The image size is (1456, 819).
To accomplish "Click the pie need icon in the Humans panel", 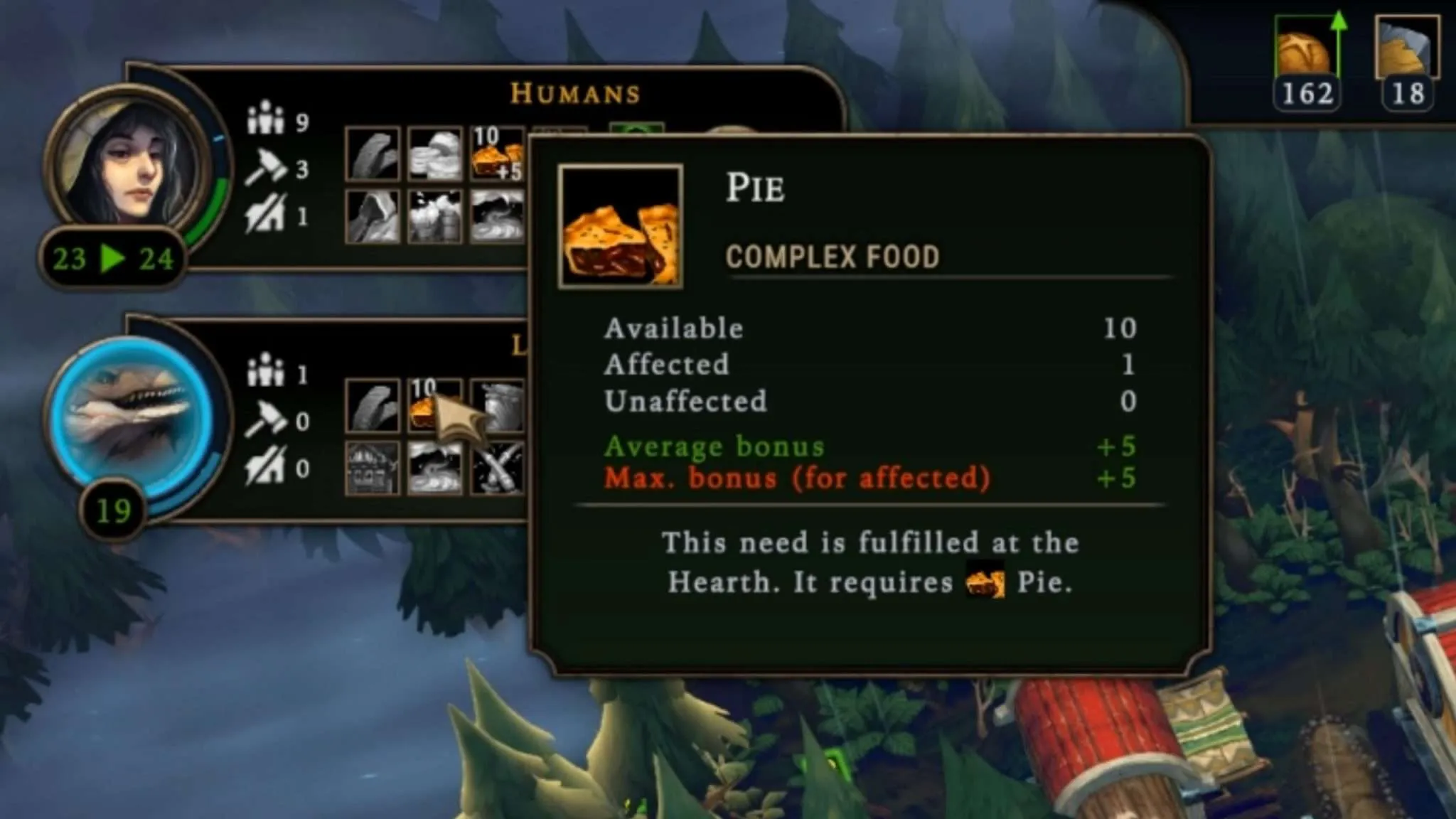I will (x=496, y=154).
